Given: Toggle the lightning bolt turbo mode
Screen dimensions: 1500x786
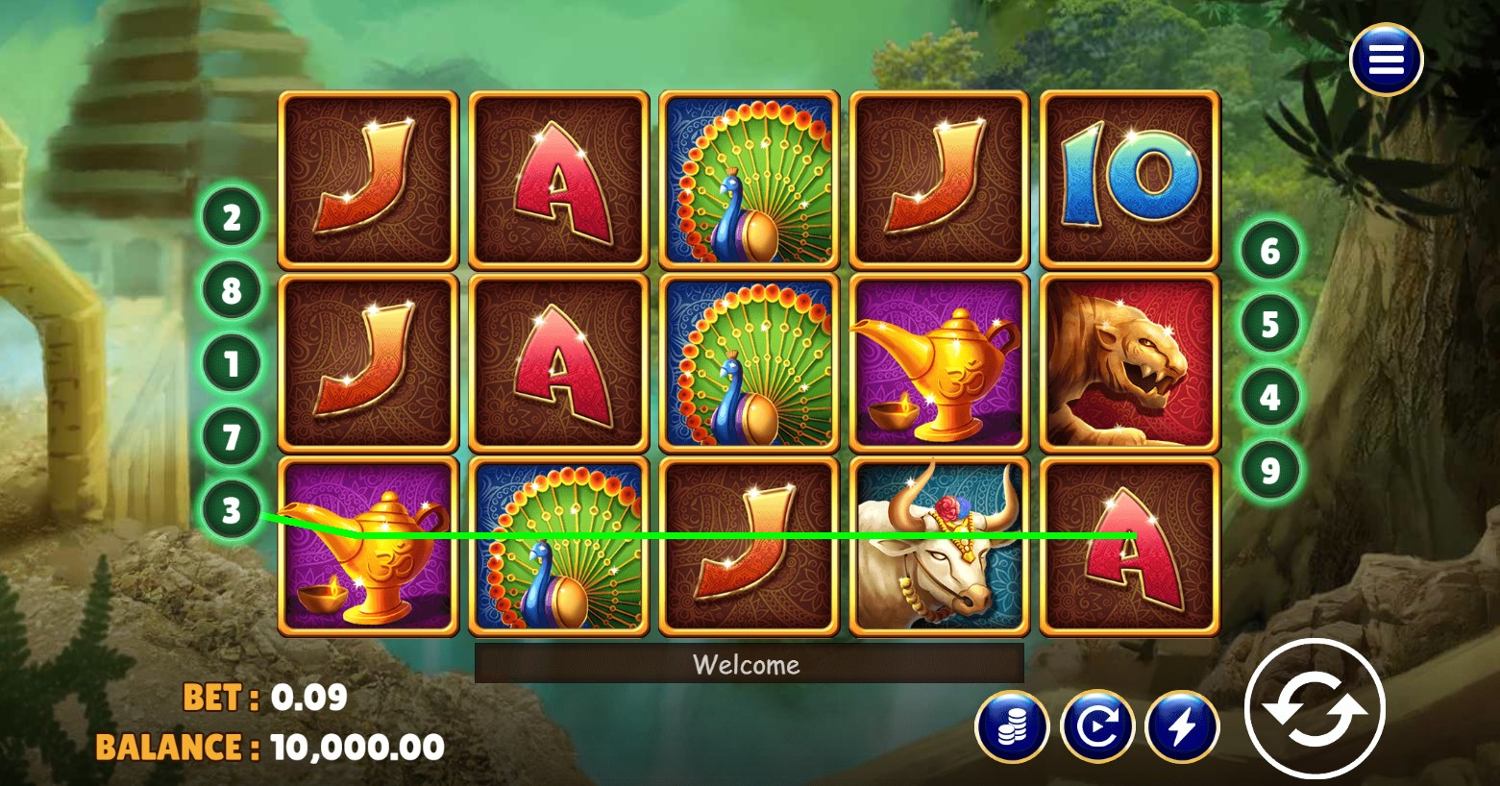Looking at the screenshot, I should tap(1182, 727).
